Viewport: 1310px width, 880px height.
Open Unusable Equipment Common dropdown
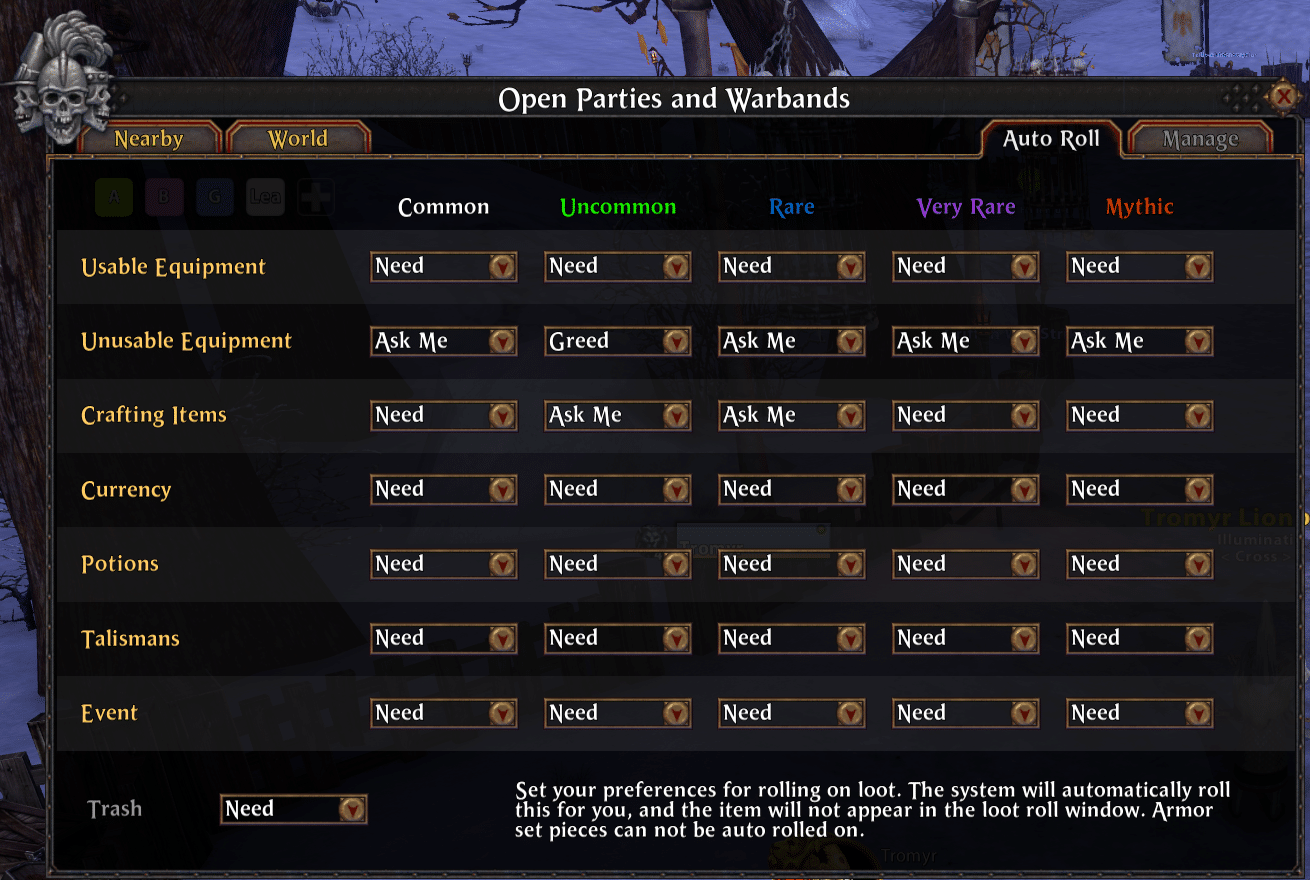coord(502,341)
